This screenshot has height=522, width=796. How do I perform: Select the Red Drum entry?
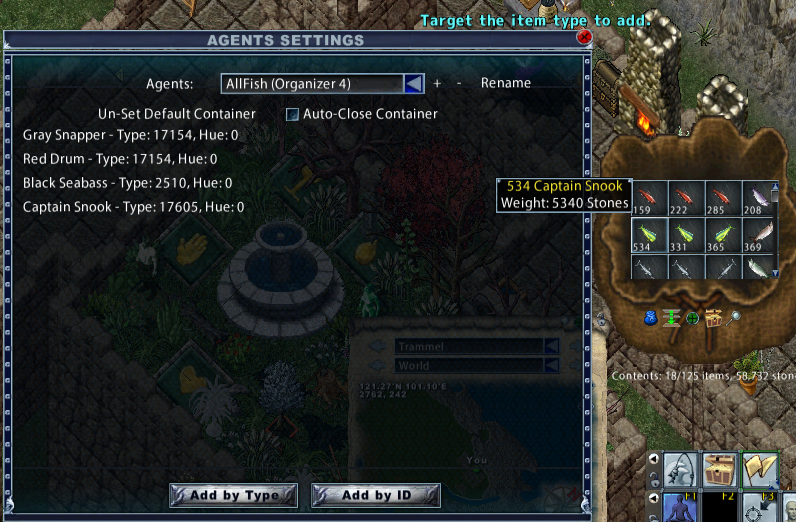pos(120,159)
